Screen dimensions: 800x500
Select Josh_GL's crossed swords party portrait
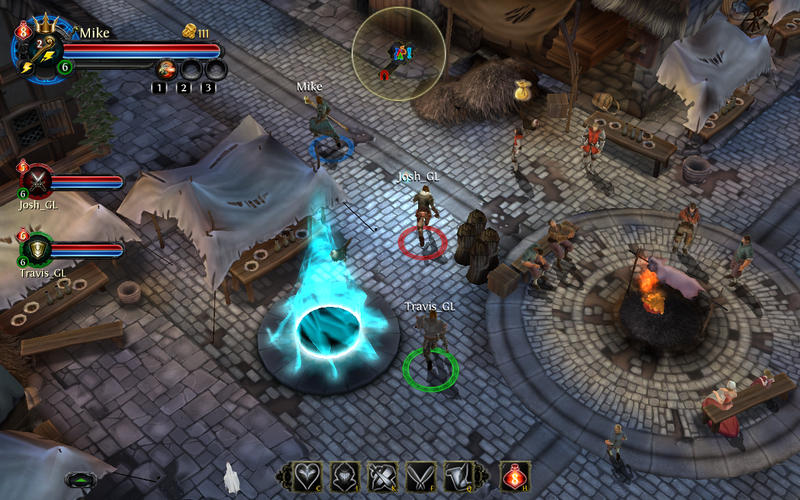tap(38, 181)
